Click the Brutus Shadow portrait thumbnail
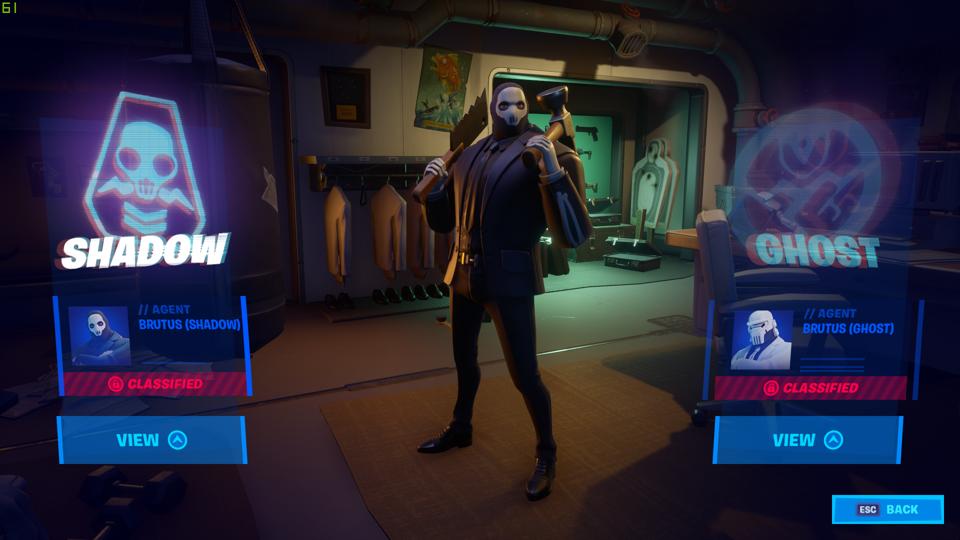The width and height of the screenshot is (960, 540). tap(98, 336)
